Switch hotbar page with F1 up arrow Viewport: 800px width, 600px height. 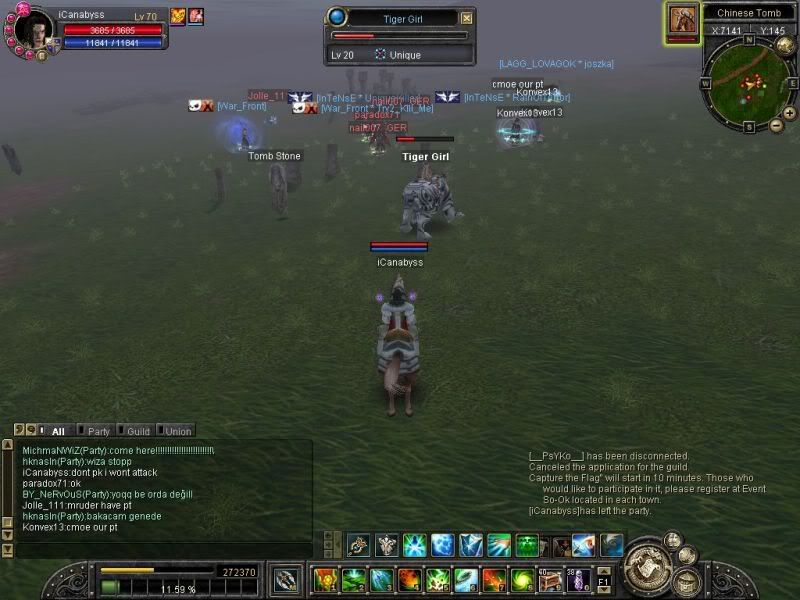click(603, 570)
